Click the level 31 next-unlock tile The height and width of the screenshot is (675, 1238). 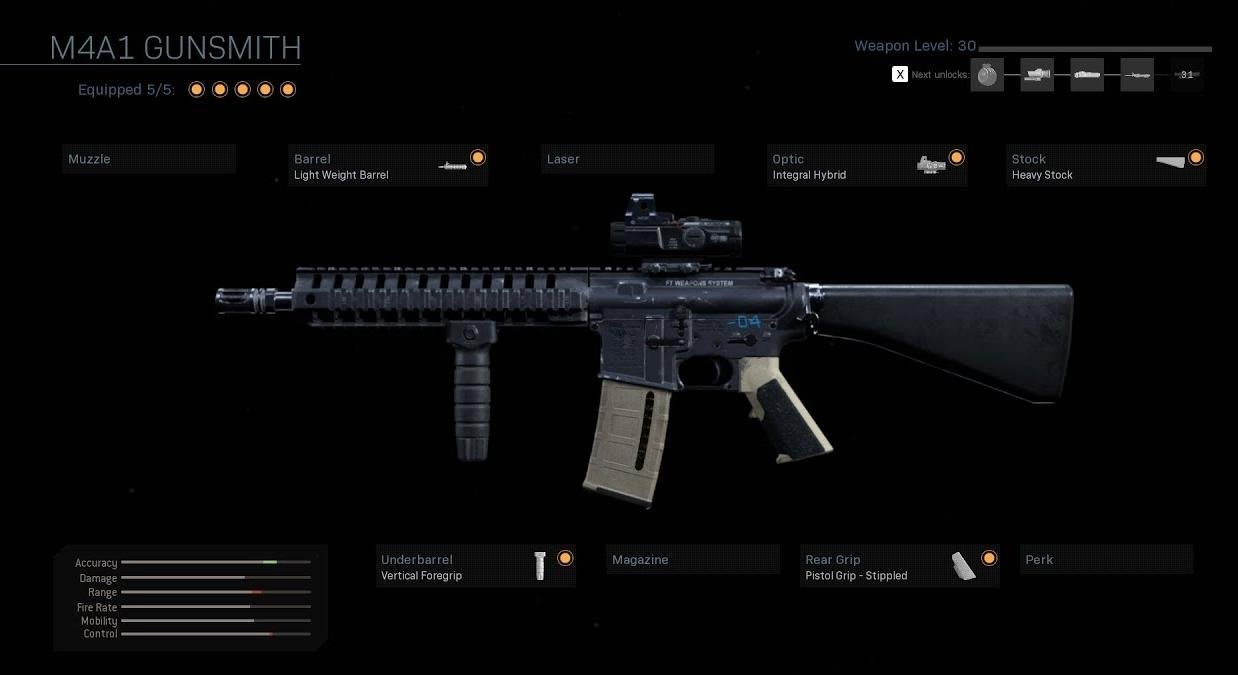pos(1187,75)
